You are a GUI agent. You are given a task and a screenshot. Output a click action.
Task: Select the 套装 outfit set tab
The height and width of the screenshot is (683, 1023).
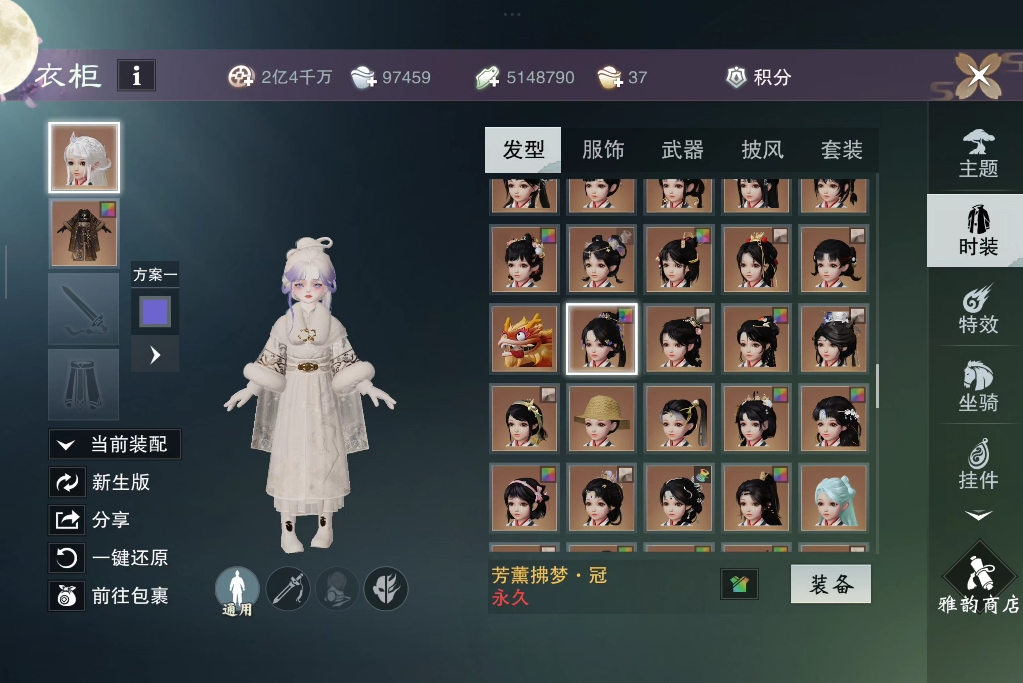(x=841, y=150)
